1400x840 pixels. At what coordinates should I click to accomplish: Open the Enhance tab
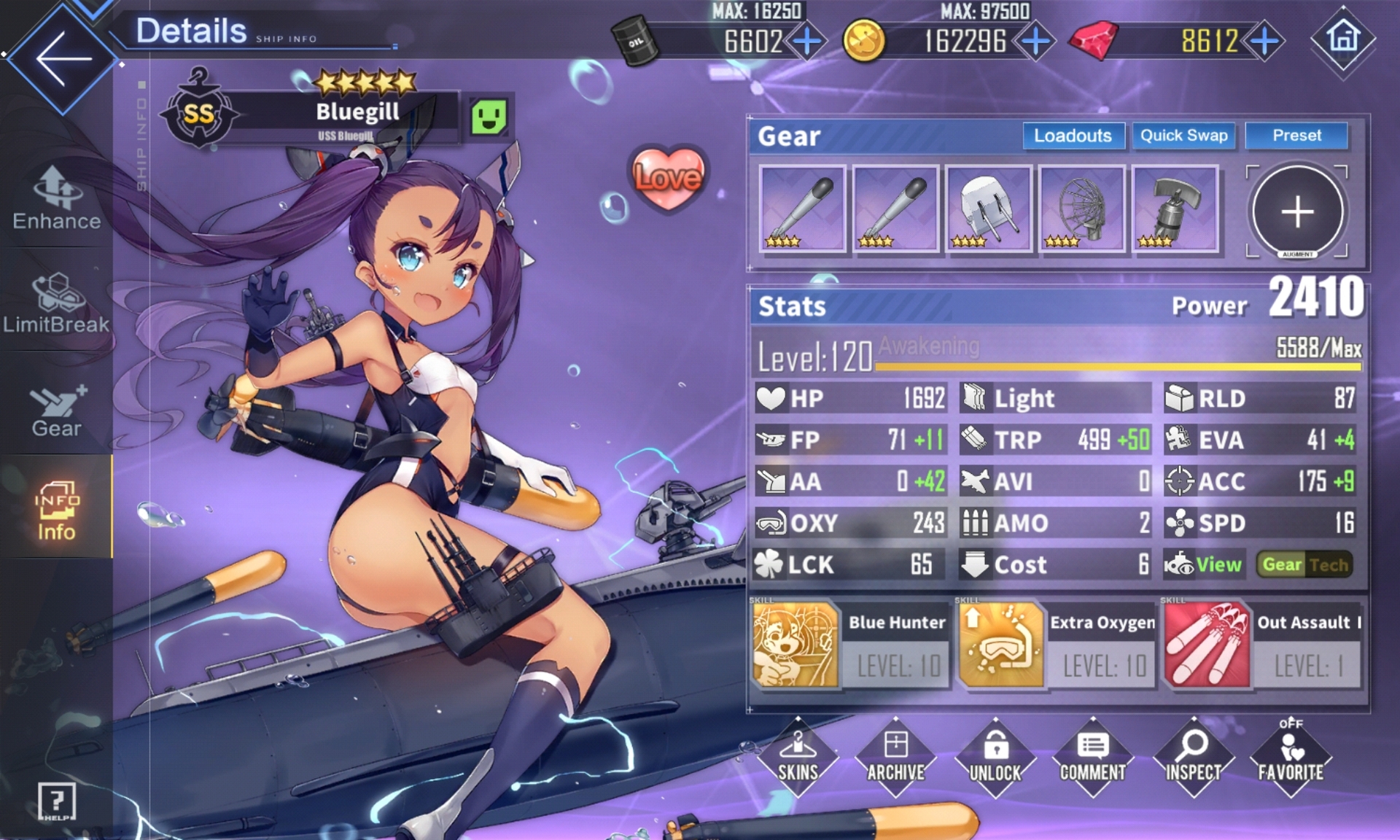tap(56, 199)
